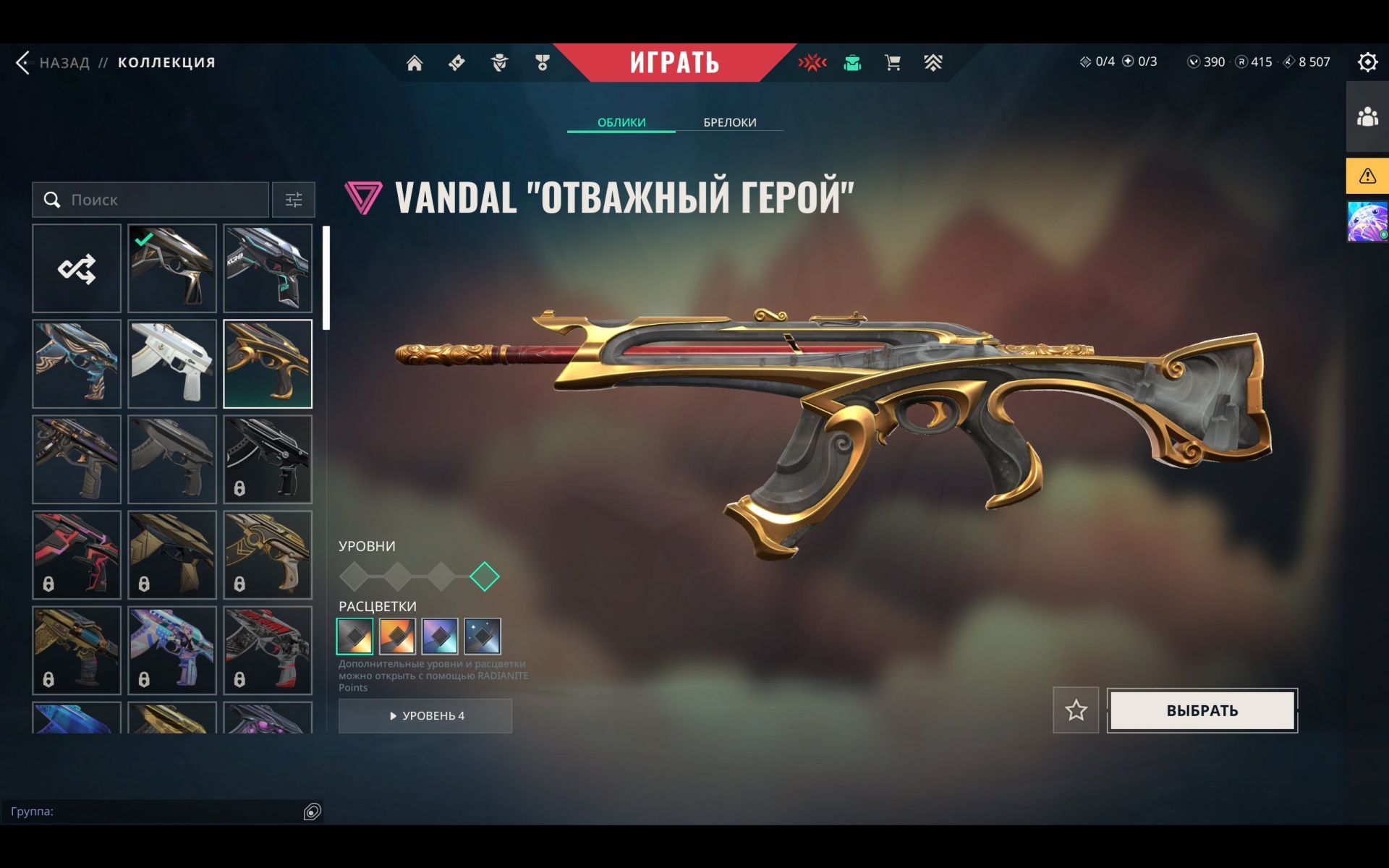Select the ОБЛИКИ tab
The height and width of the screenshot is (868, 1389).
click(621, 122)
